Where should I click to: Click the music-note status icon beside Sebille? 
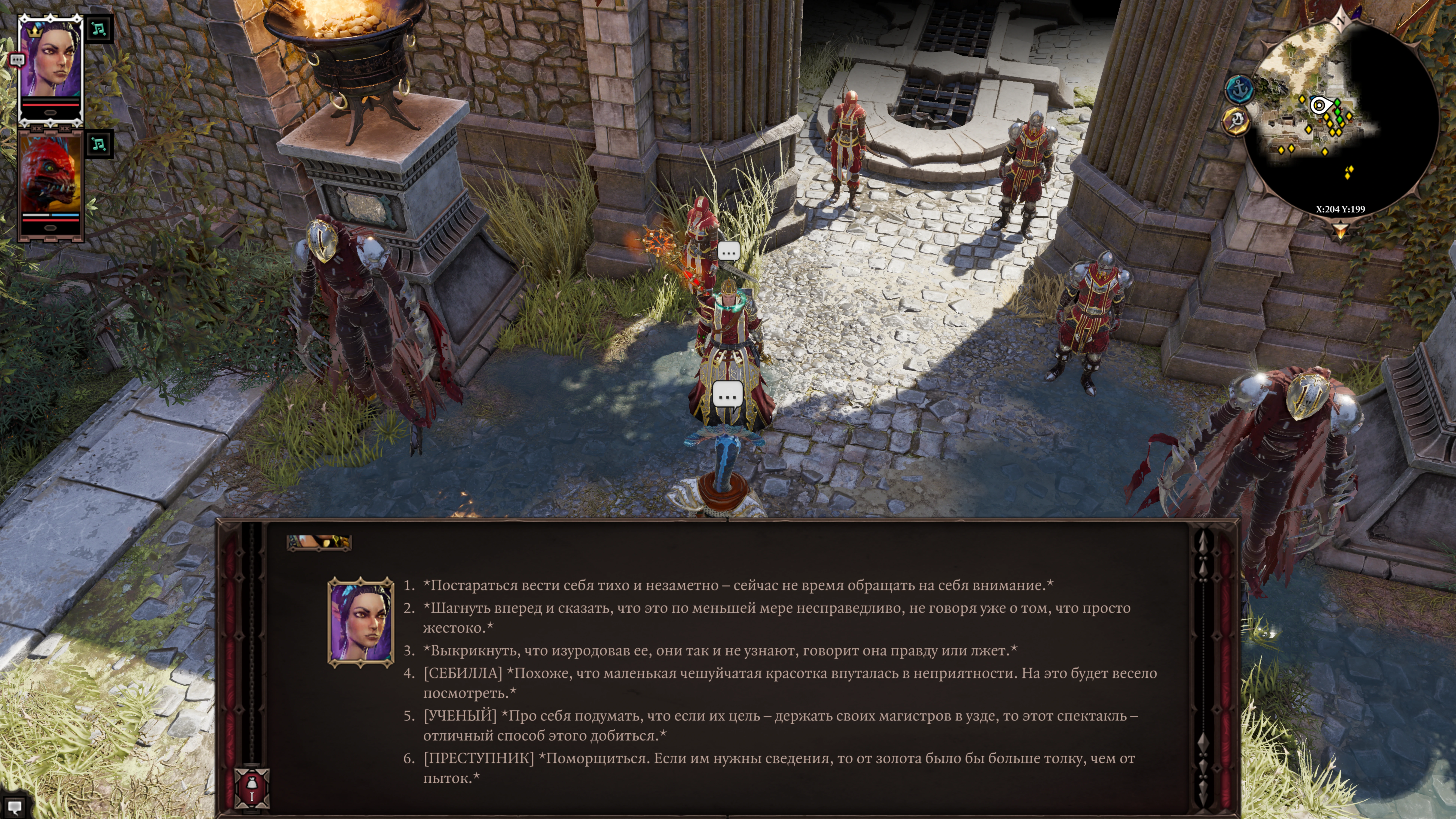click(99, 29)
